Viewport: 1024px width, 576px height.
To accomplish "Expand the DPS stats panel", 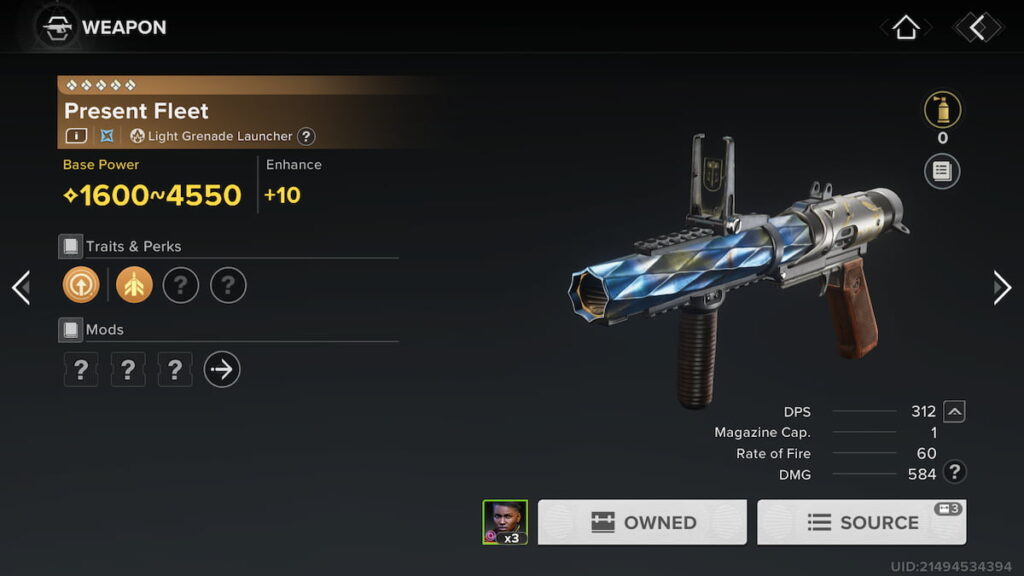I will (955, 411).
